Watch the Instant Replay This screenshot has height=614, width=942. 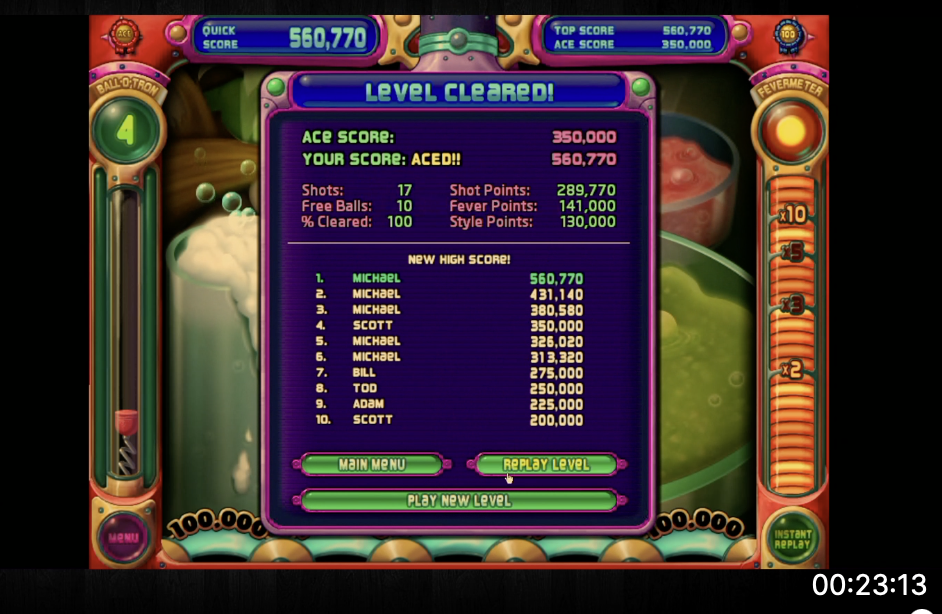coord(794,539)
